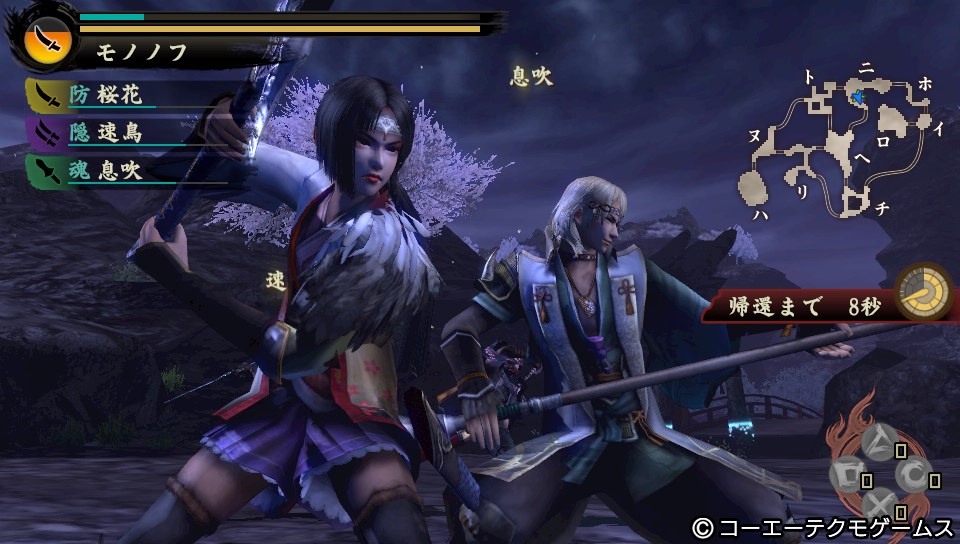
Task: Click the gold clock icon beside 帰還まで
Action: 922,292
